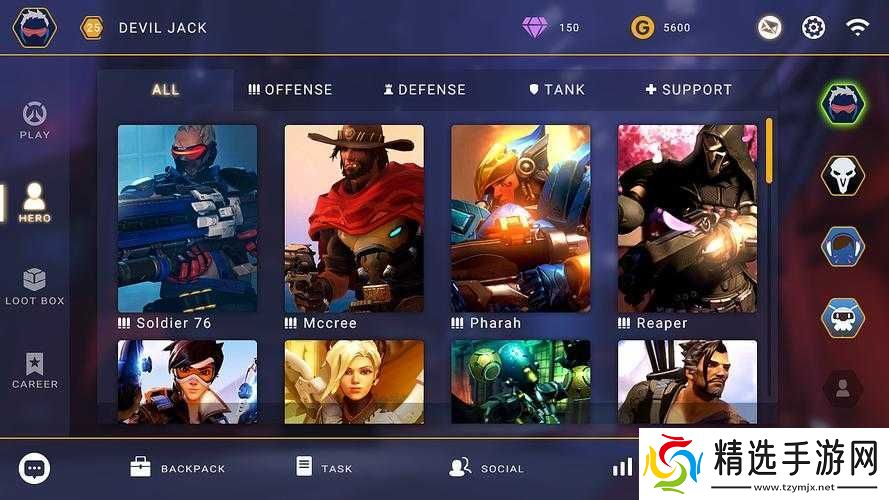889x500 pixels.
Task: Show the Defense hero category
Action: coord(424,89)
